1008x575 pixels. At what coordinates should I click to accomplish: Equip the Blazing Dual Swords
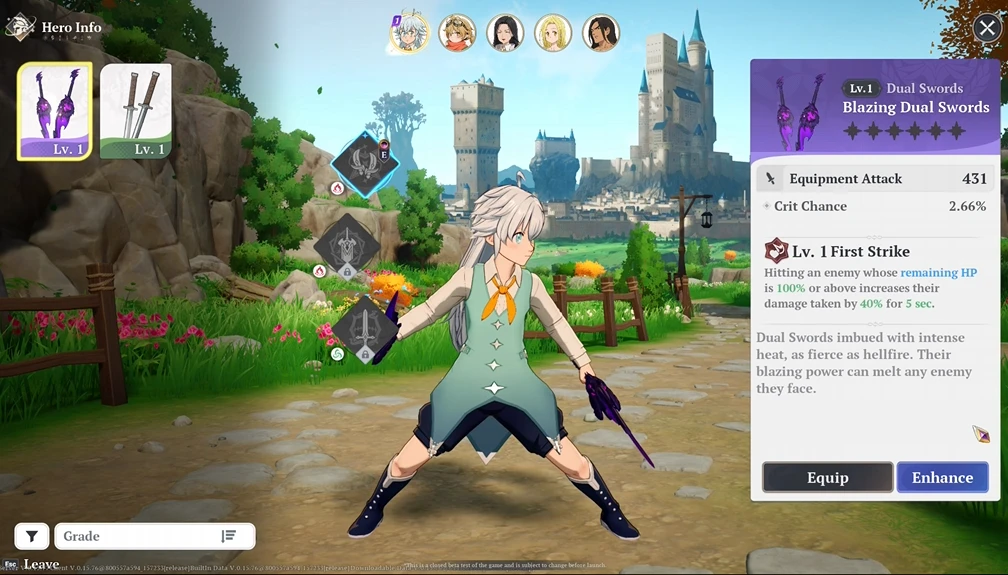(827, 477)
